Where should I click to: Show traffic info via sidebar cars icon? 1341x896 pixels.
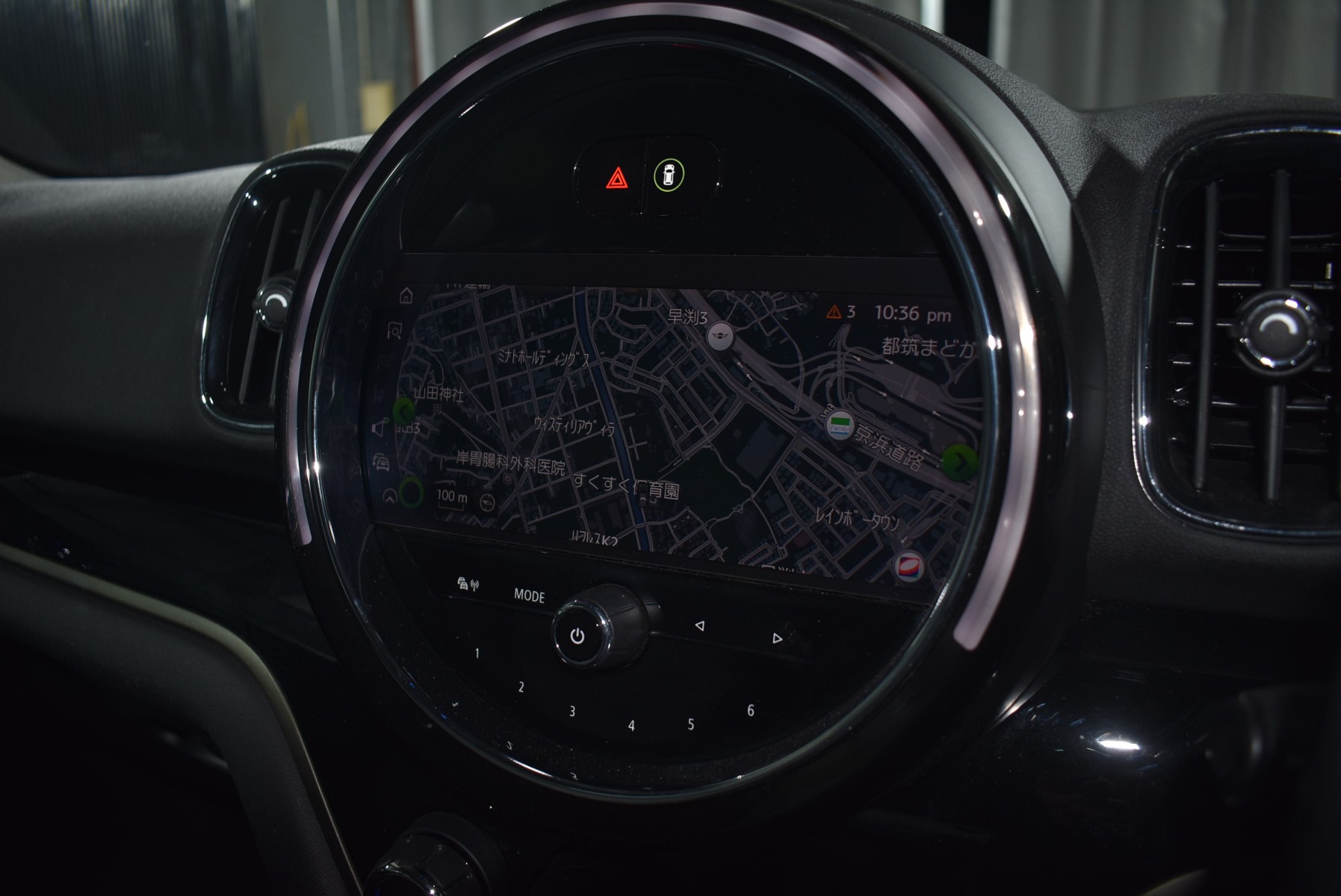382,461
